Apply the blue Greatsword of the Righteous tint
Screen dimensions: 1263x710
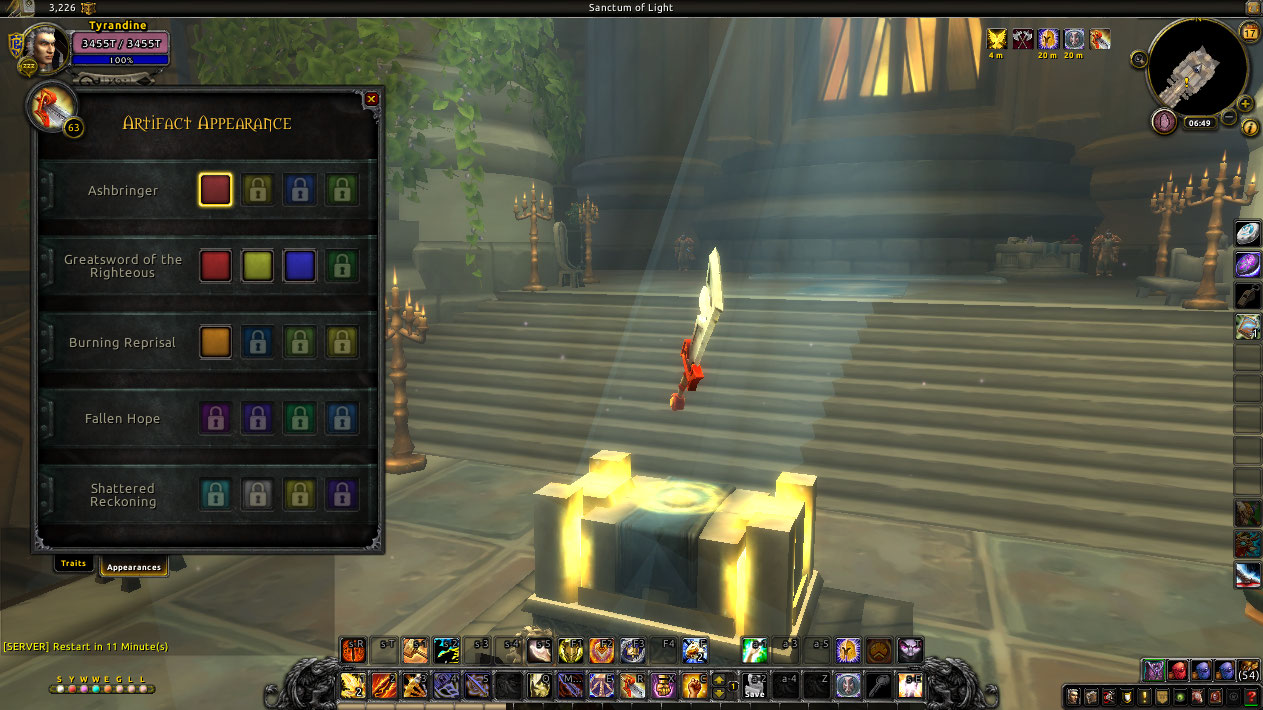coord(300,266)
